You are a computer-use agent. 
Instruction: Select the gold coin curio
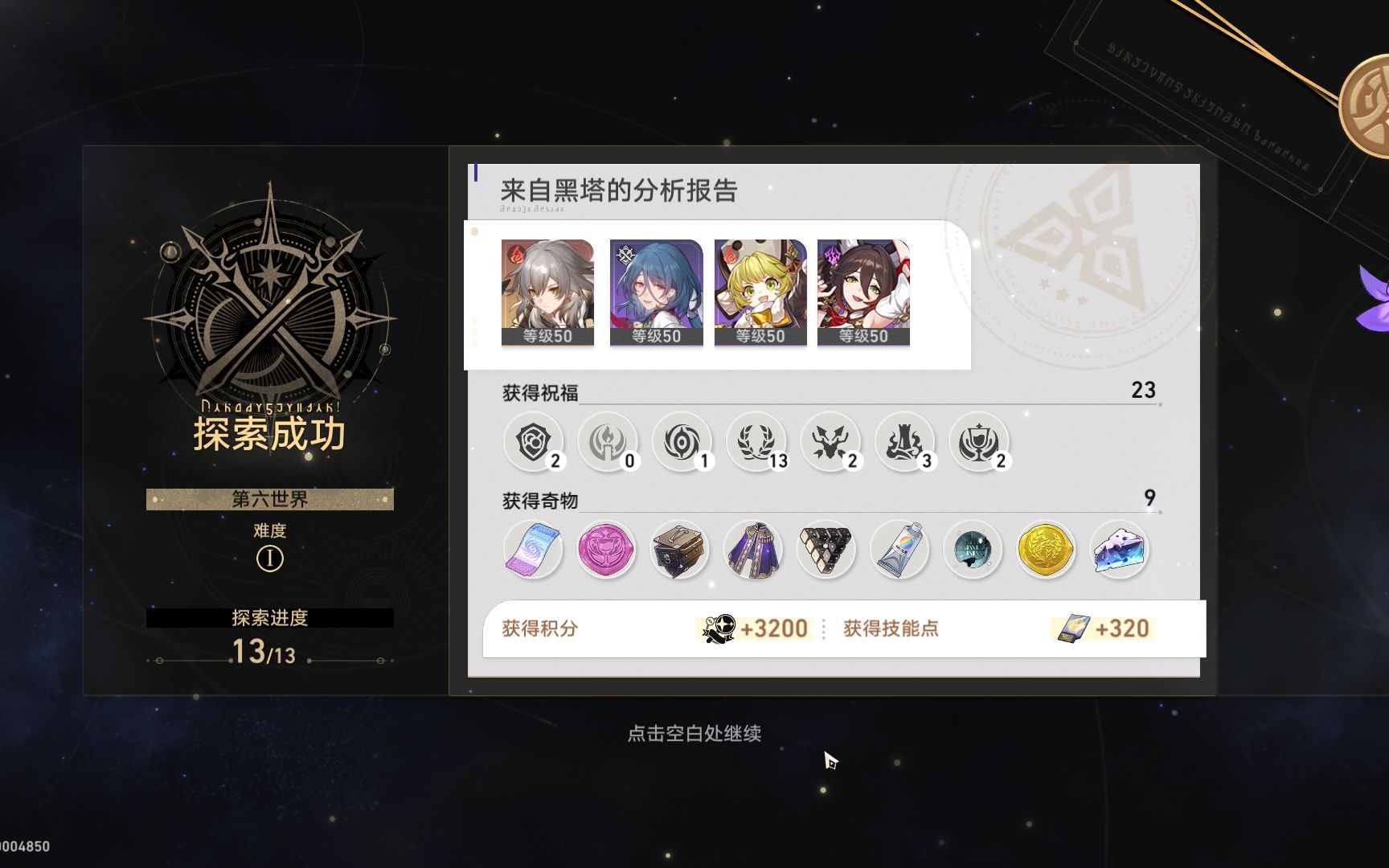tap(1047, 550)
